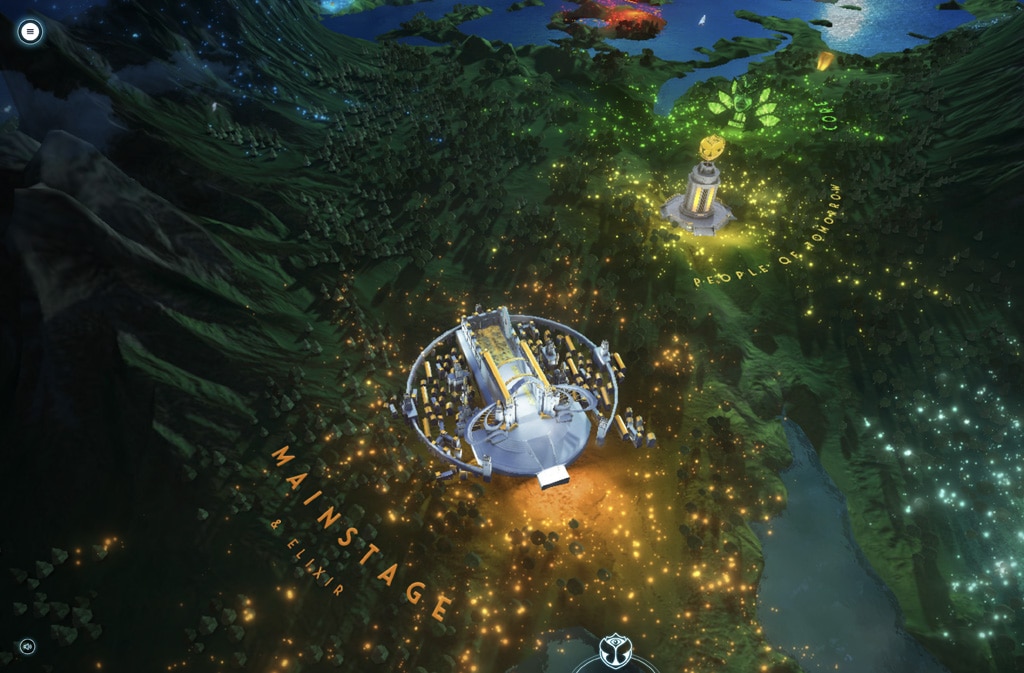The image size is (1024, 673).
Task: Choose the People of Tomorrow map label
Action: coord(771,247)
